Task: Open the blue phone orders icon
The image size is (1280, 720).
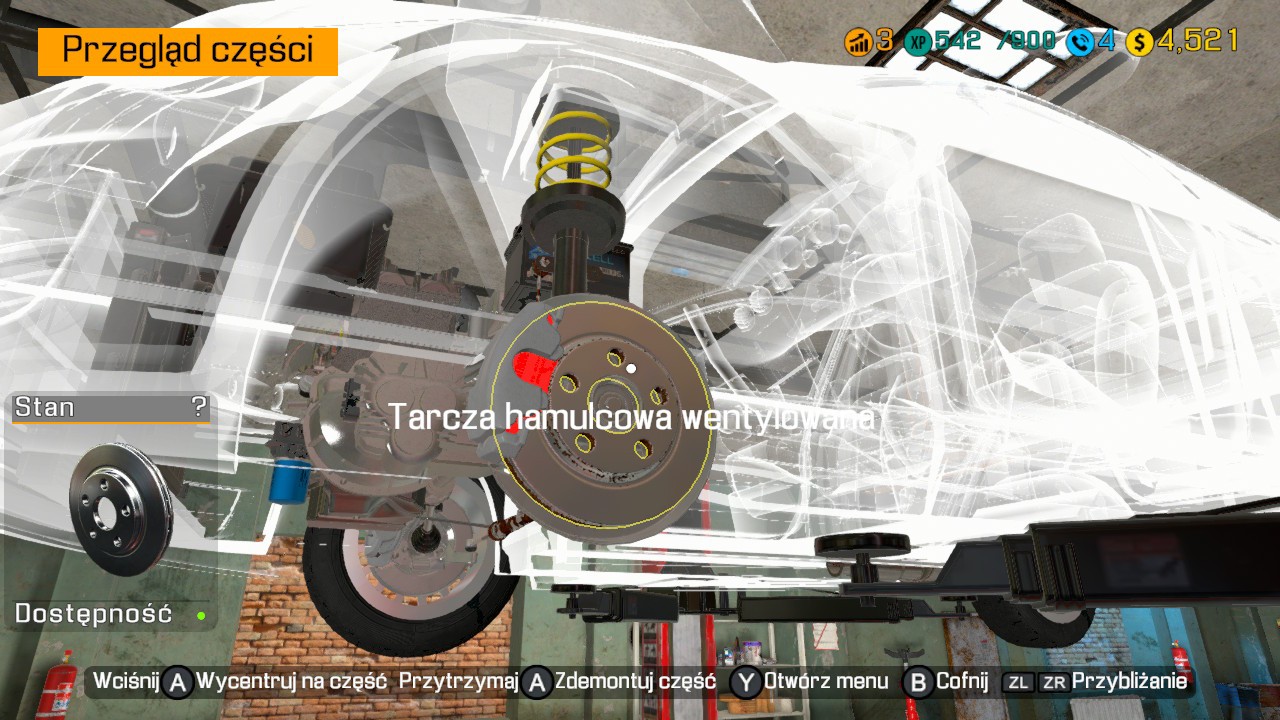Action: click(1079, 42)
